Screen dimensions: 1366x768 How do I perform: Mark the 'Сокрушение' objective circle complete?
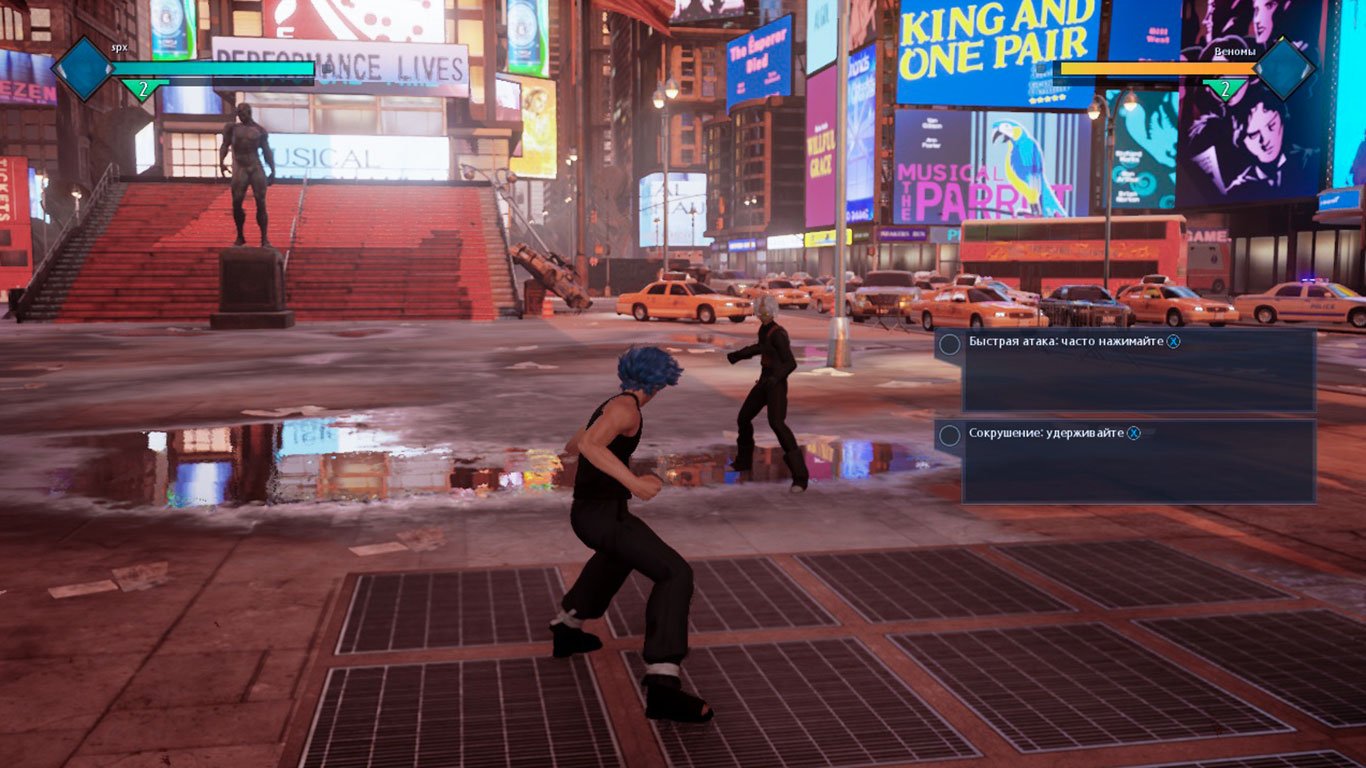click(952, 434)
